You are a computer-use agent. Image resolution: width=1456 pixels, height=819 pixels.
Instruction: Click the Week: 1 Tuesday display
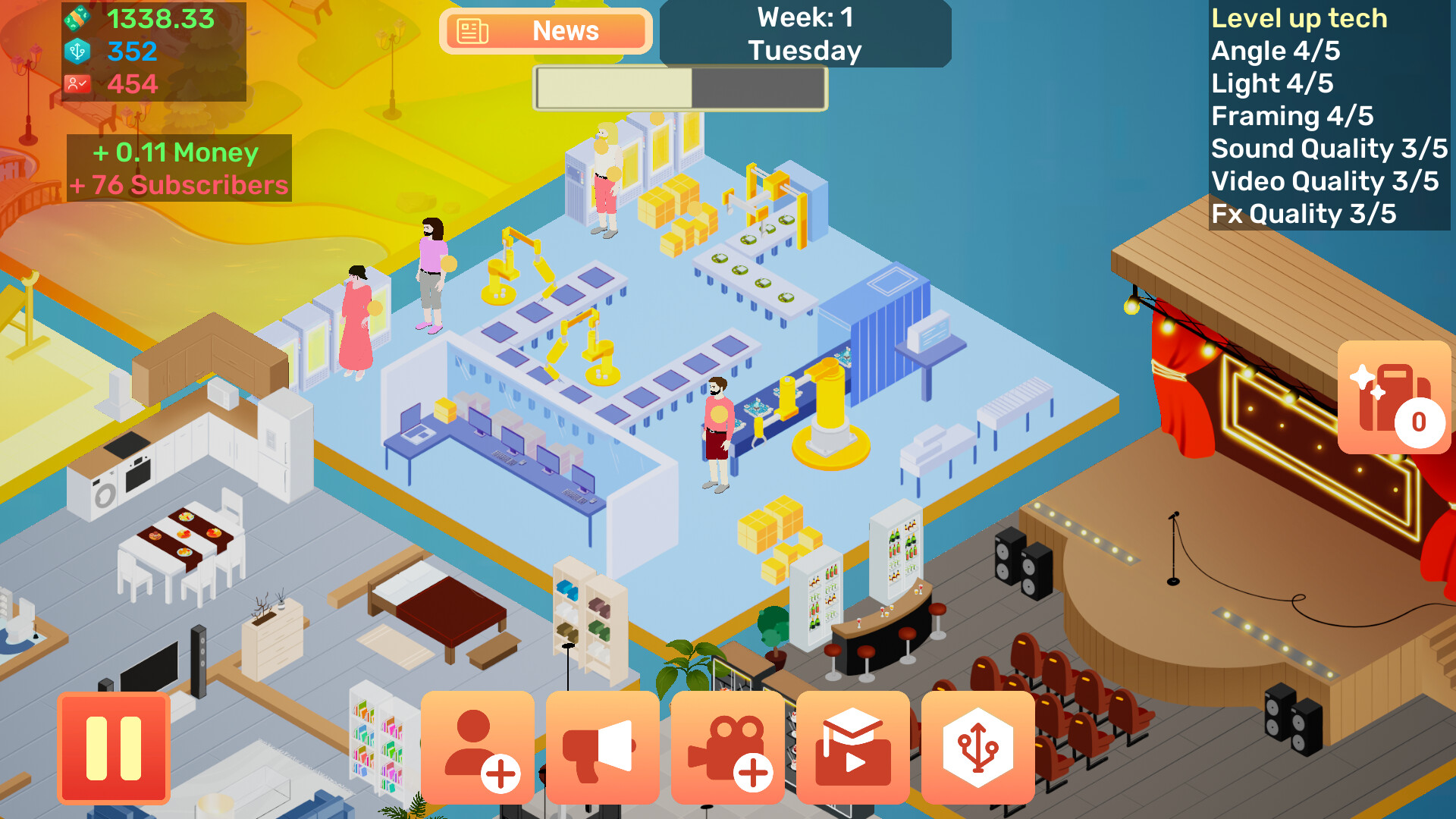805,34
